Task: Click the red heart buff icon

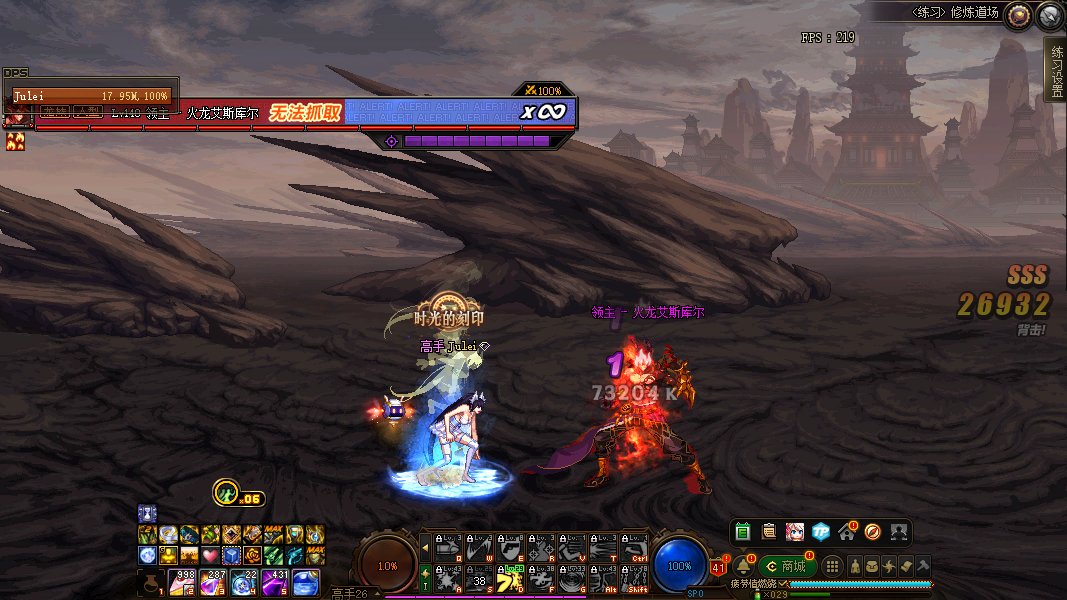Action: [x=209, y=554]
